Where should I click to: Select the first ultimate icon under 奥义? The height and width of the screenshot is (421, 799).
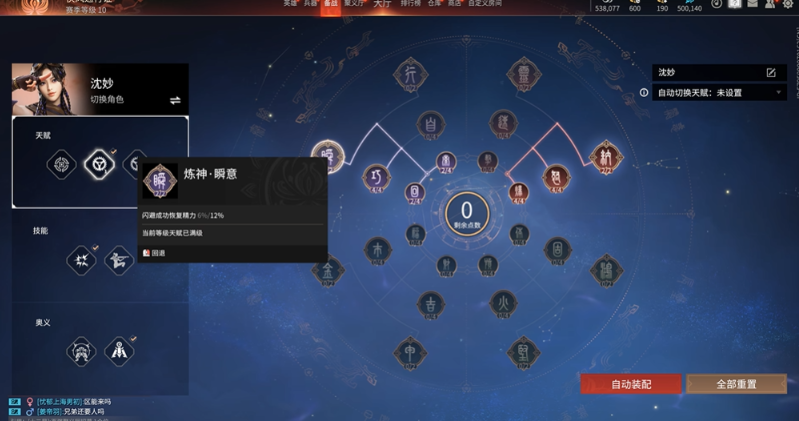[80, 351]
